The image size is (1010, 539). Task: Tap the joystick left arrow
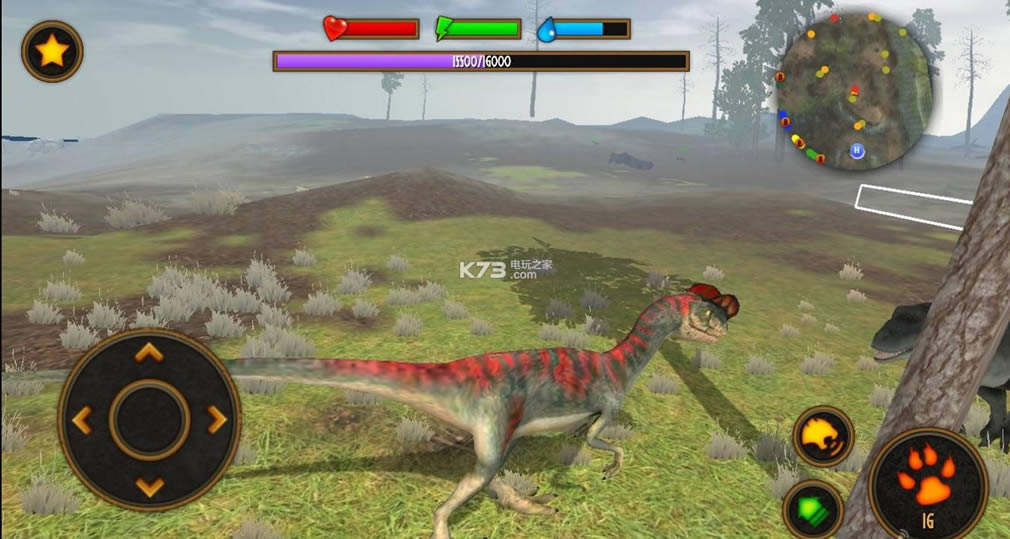(x=82, y=420)
